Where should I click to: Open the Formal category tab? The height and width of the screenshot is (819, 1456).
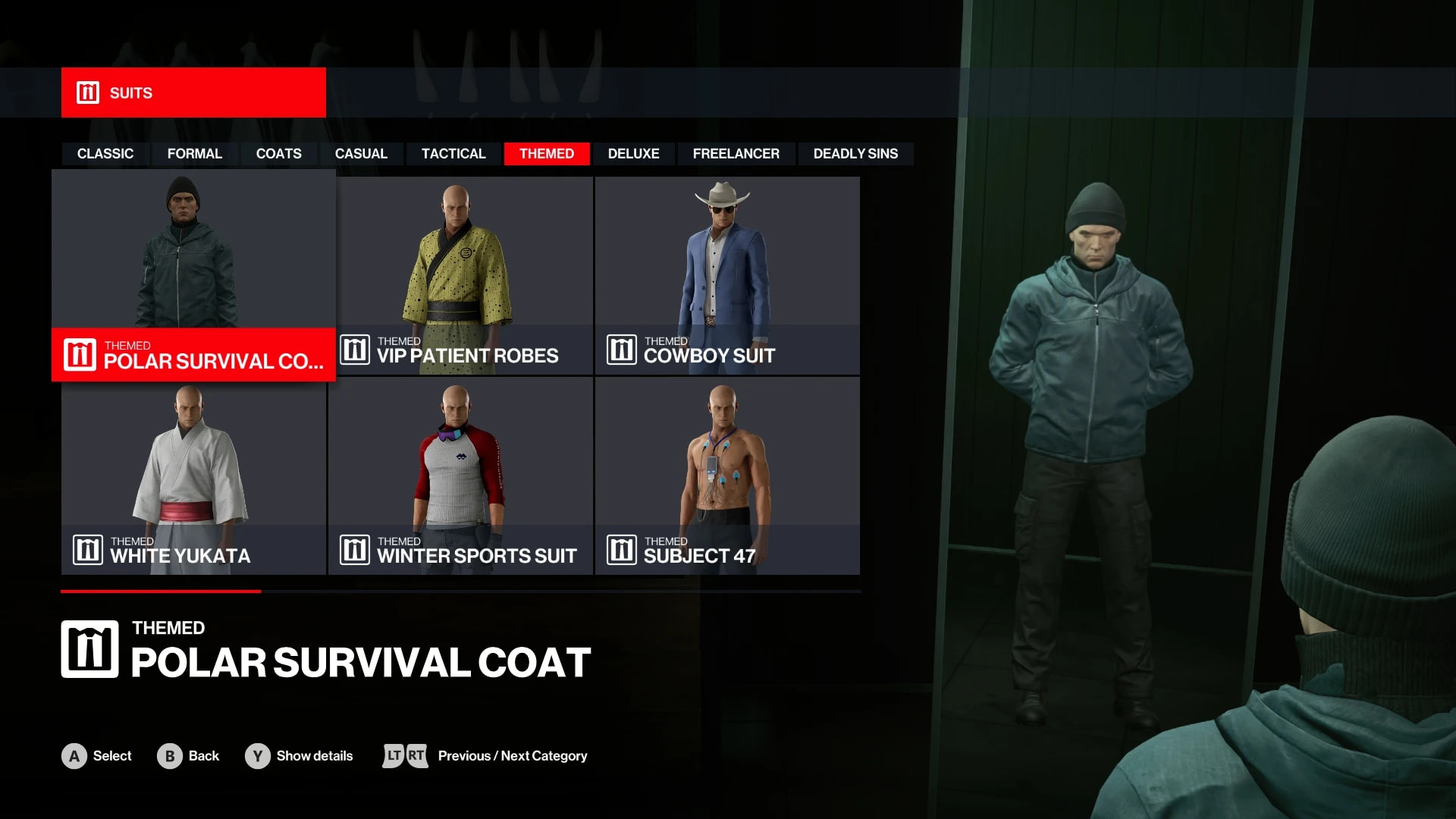tap(194, 154)
